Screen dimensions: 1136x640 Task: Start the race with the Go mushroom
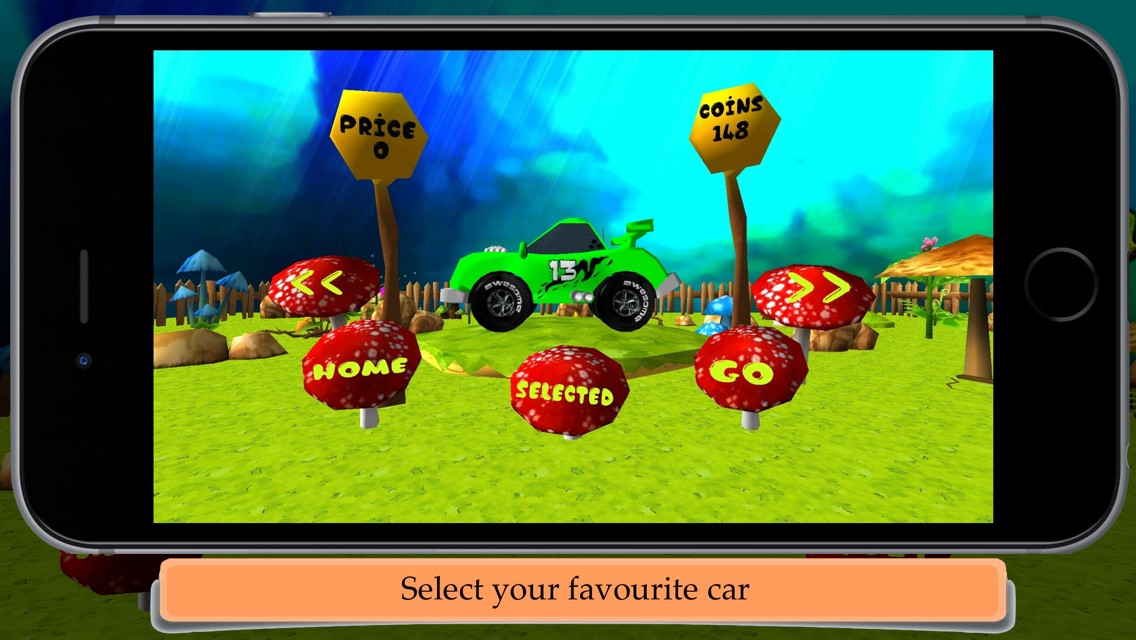point(750,370)
